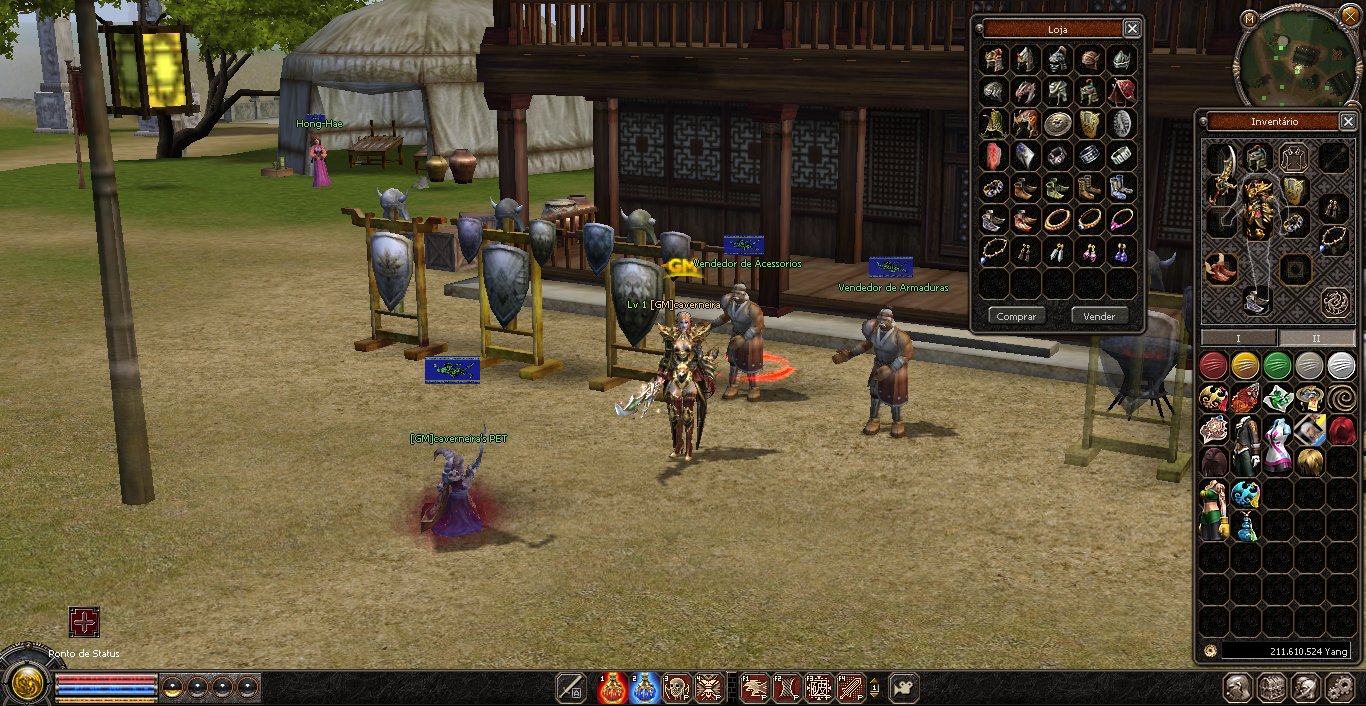Image resolution: width=1366 pixels, height=706 pixels.
Task: Click the Comprar button in the shop
Action: (1017, 316)
